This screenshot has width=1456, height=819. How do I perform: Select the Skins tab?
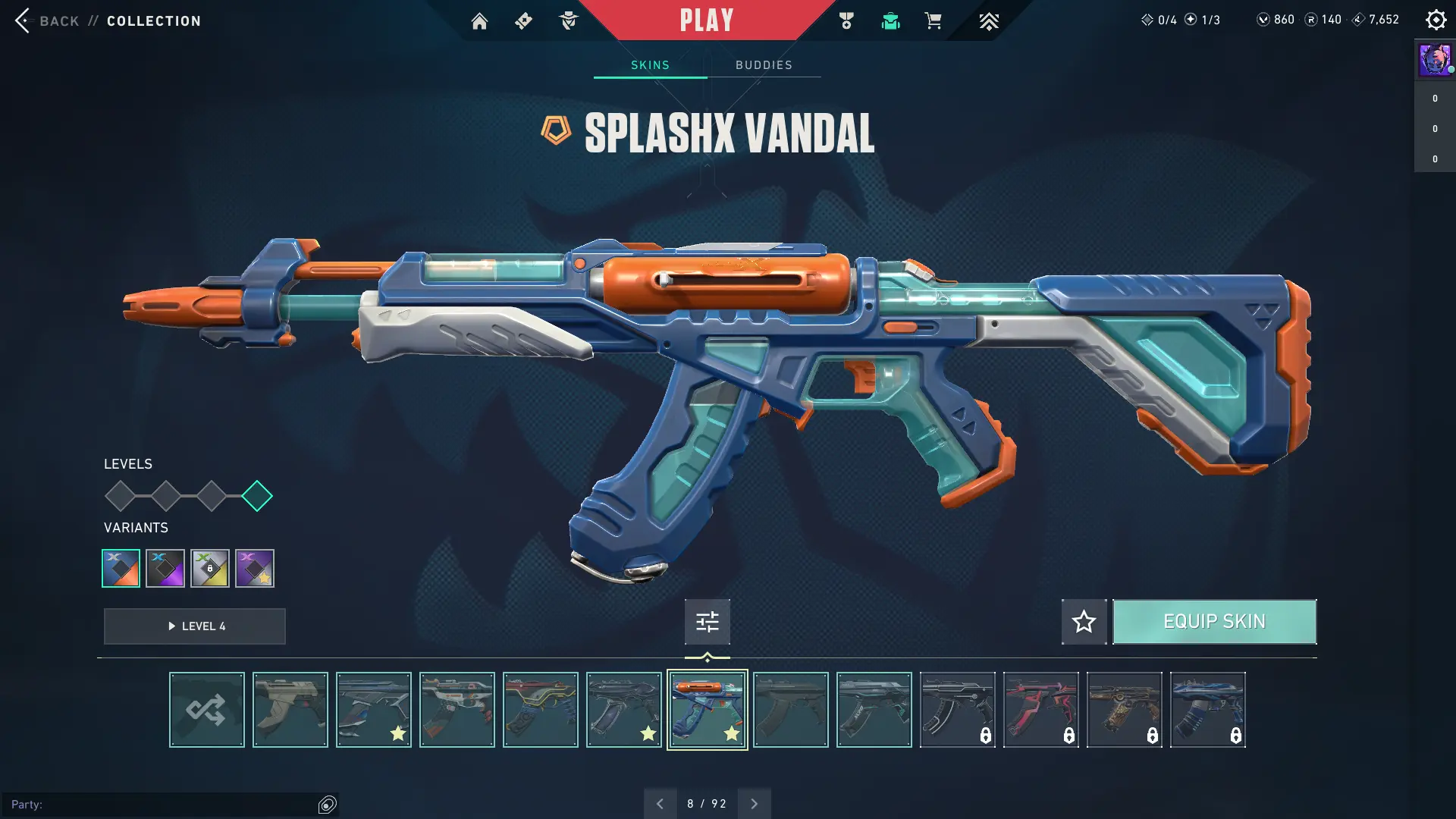[x=650, y=65]
